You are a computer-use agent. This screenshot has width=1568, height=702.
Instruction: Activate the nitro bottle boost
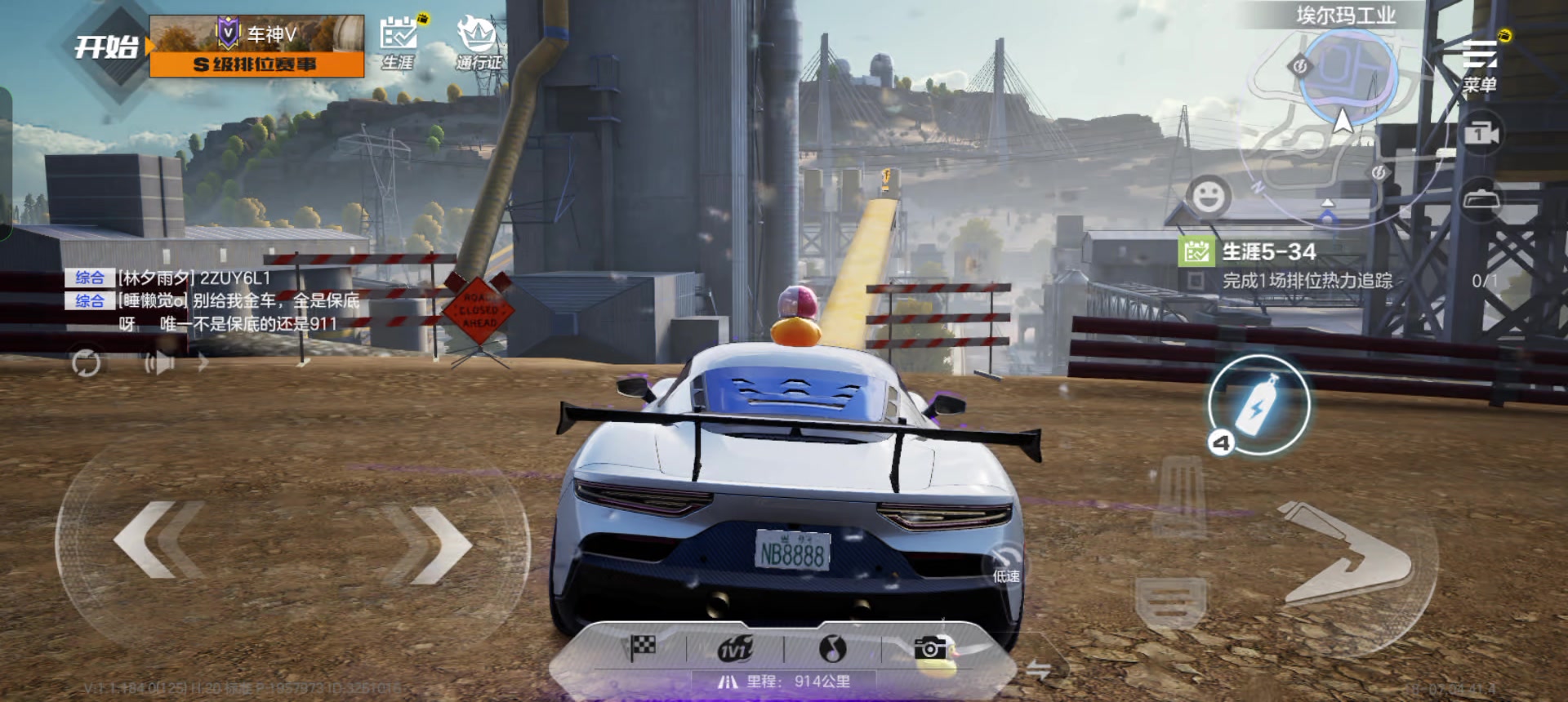[x=1258, y=405]
